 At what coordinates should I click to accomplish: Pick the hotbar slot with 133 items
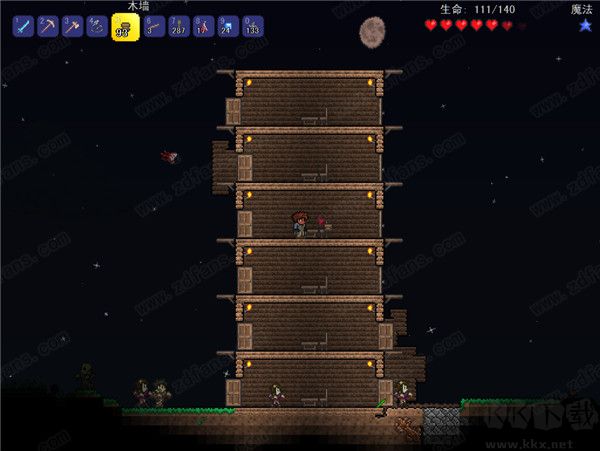tap(253, 27)
